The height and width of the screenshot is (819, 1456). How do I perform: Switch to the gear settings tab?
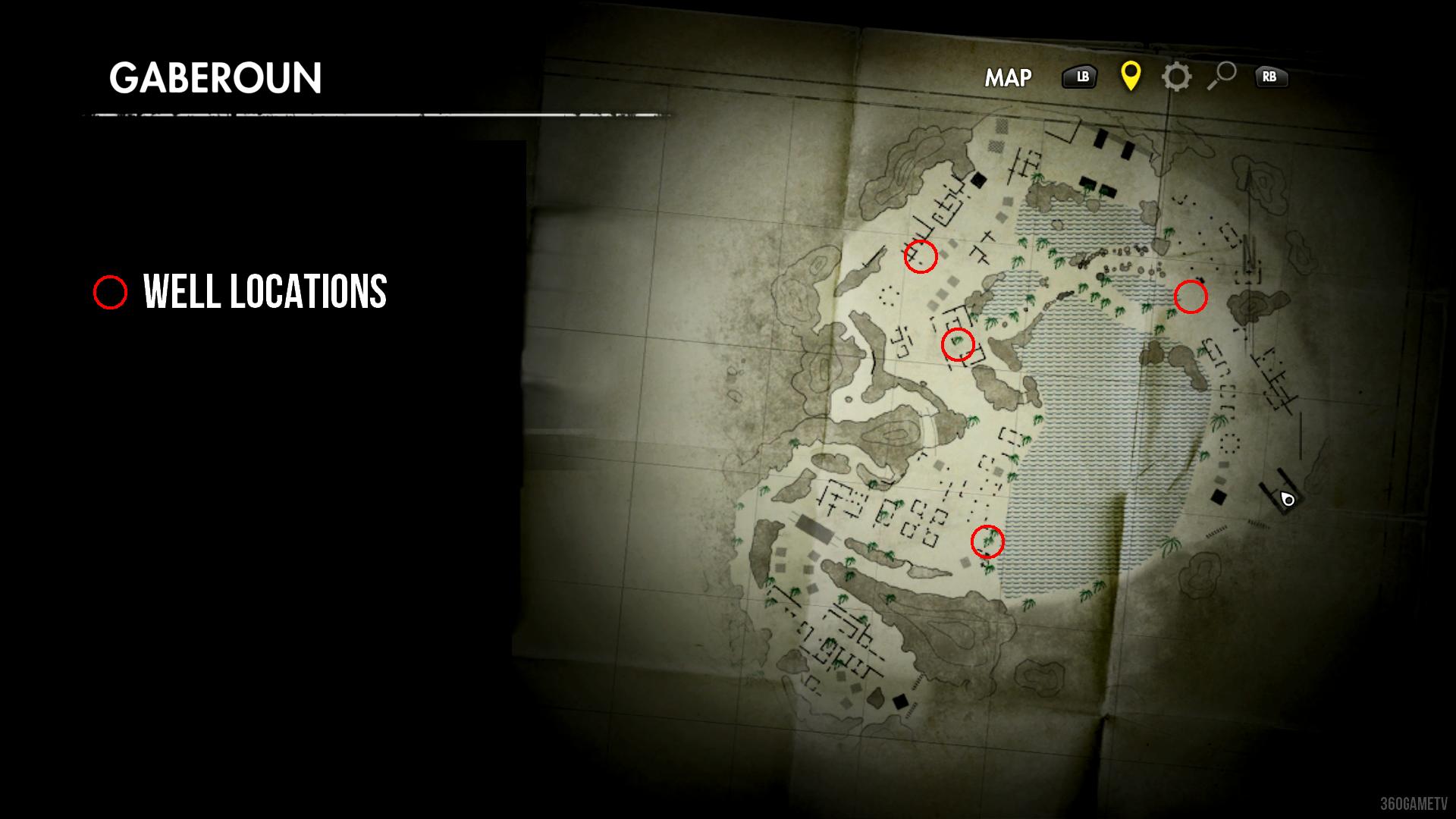[1176, 77]
